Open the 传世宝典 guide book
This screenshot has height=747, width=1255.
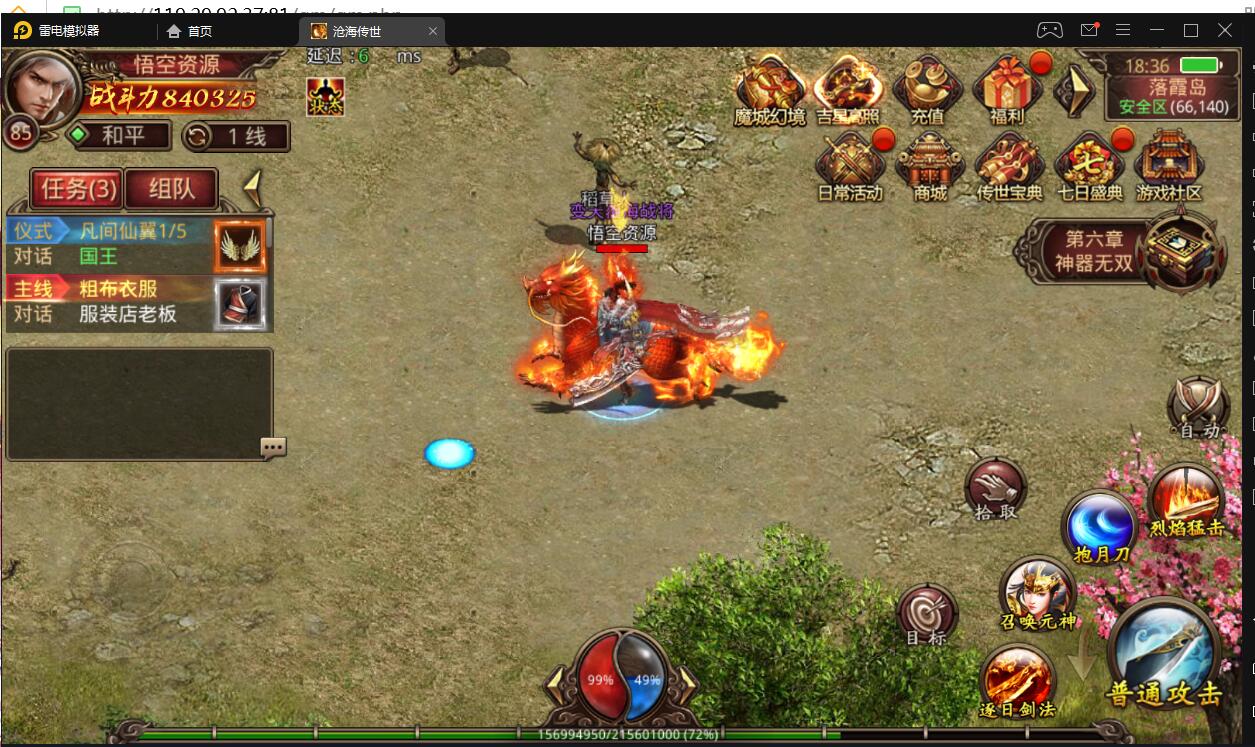point(1009,165)
